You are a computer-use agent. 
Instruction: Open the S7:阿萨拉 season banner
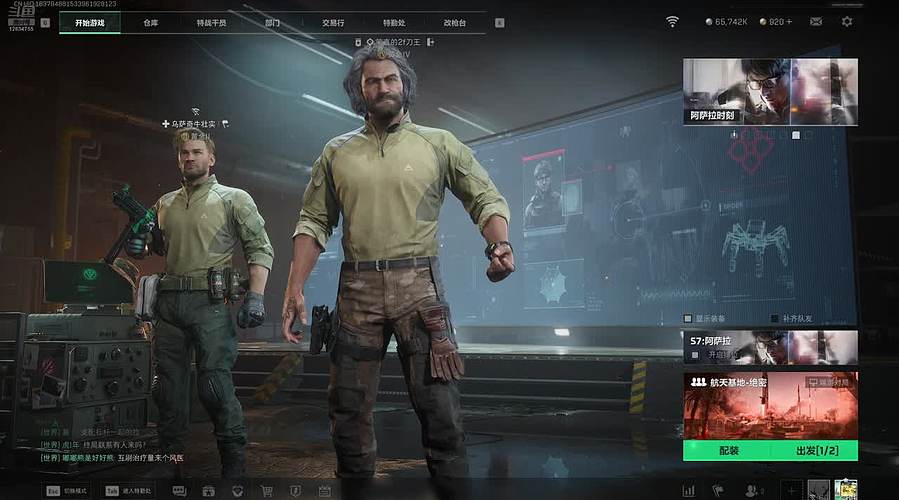point(770,346)
